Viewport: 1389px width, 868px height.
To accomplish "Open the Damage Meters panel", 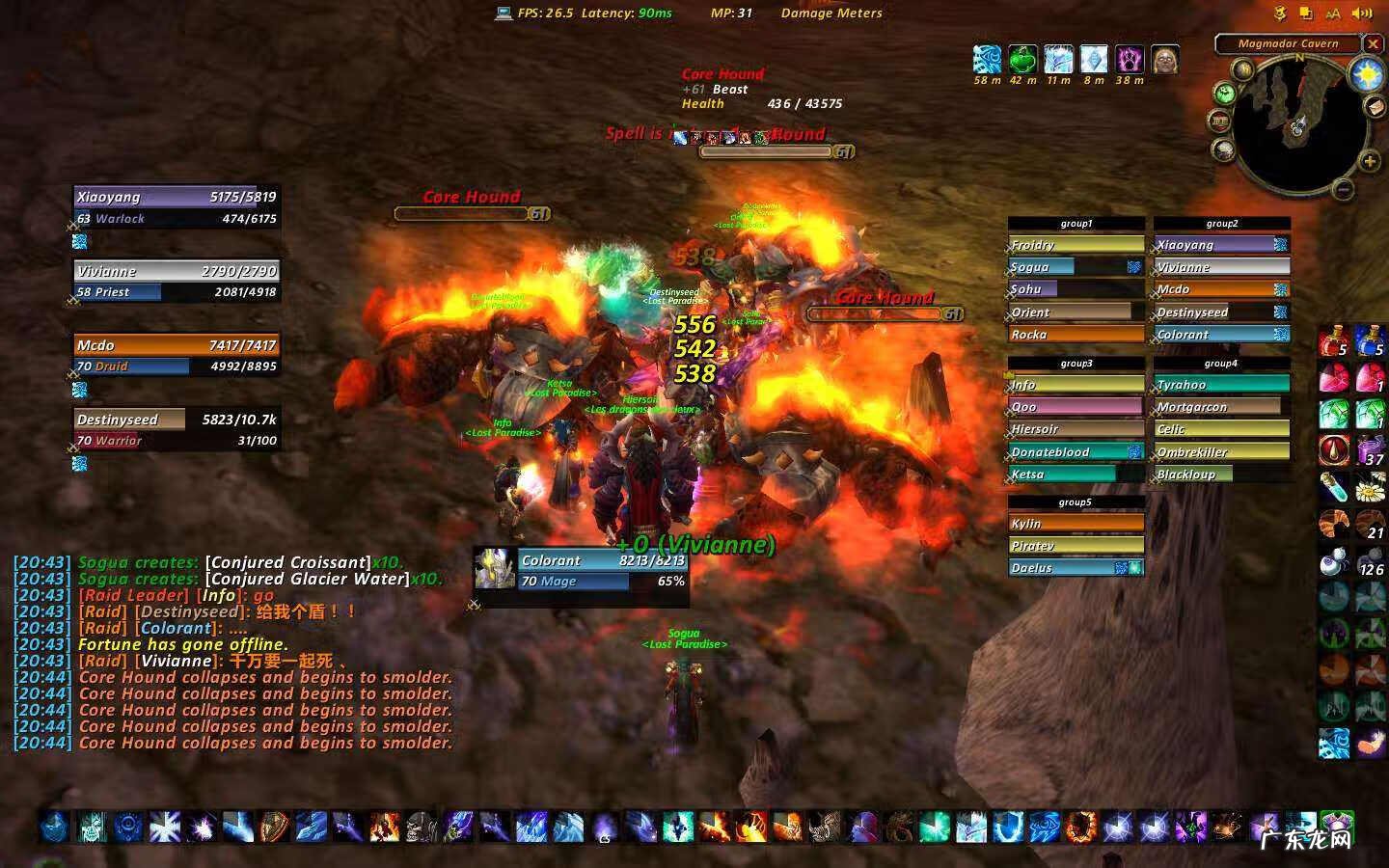I will pos(831,14).
